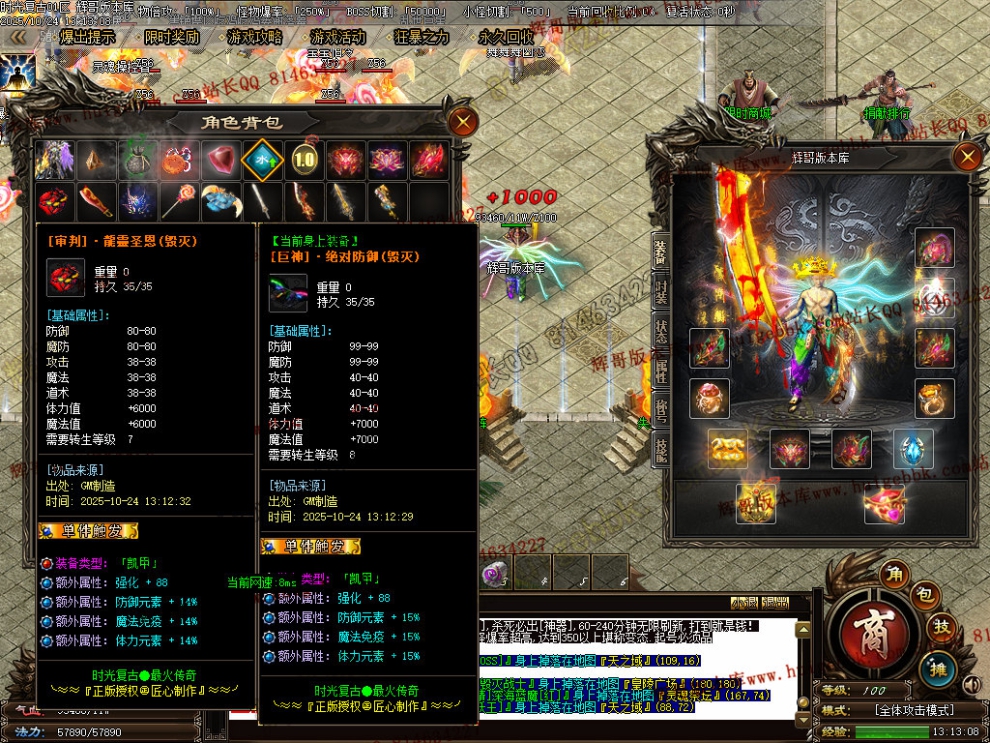The height and width of the screenshot is (743, 990).
Task: Select the 1.0 gold coin item
Action: 304,160
